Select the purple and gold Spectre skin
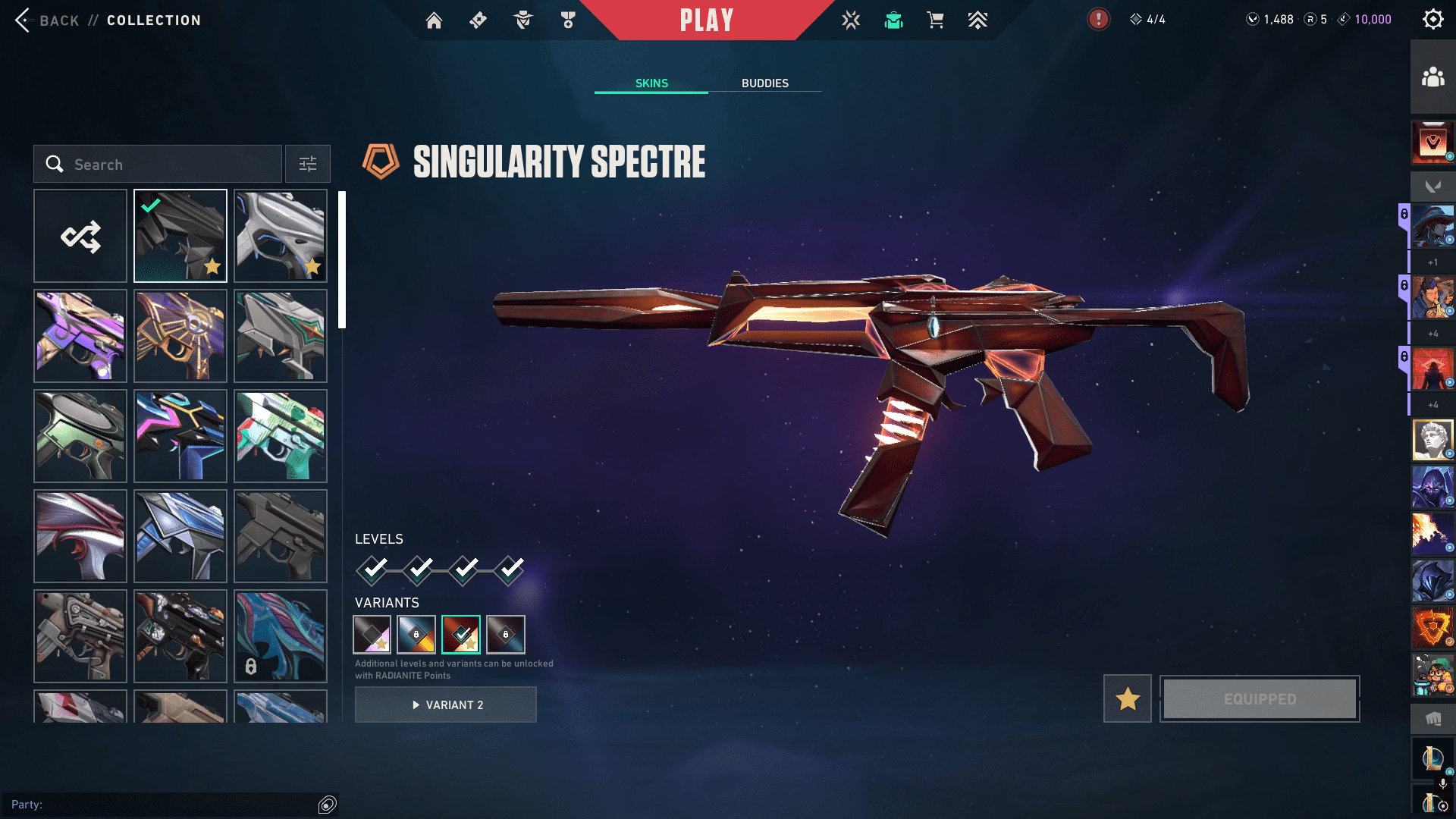The image size is (1456, 819). coord(80,336)
